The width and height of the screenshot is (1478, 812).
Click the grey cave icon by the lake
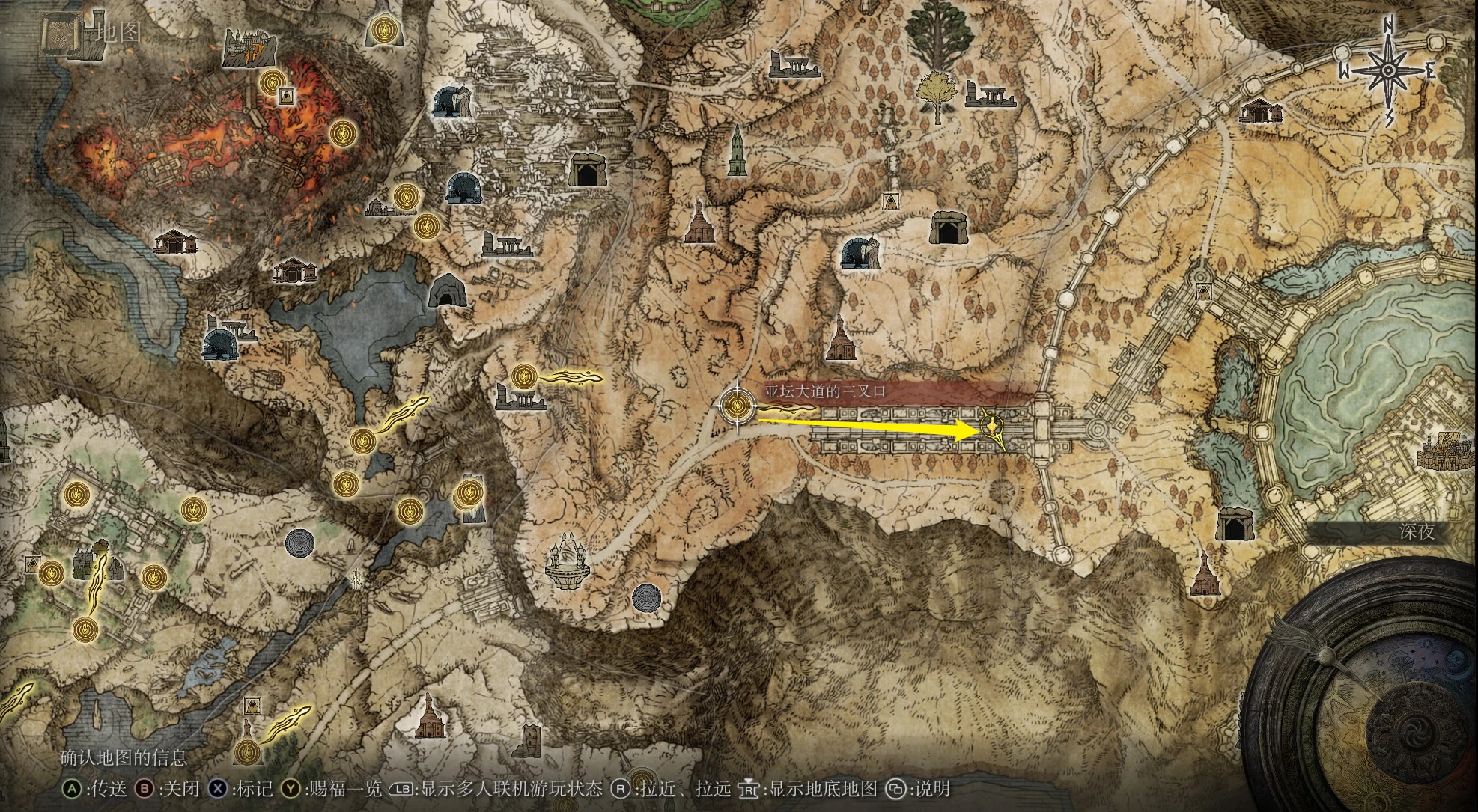click(448, 291)
